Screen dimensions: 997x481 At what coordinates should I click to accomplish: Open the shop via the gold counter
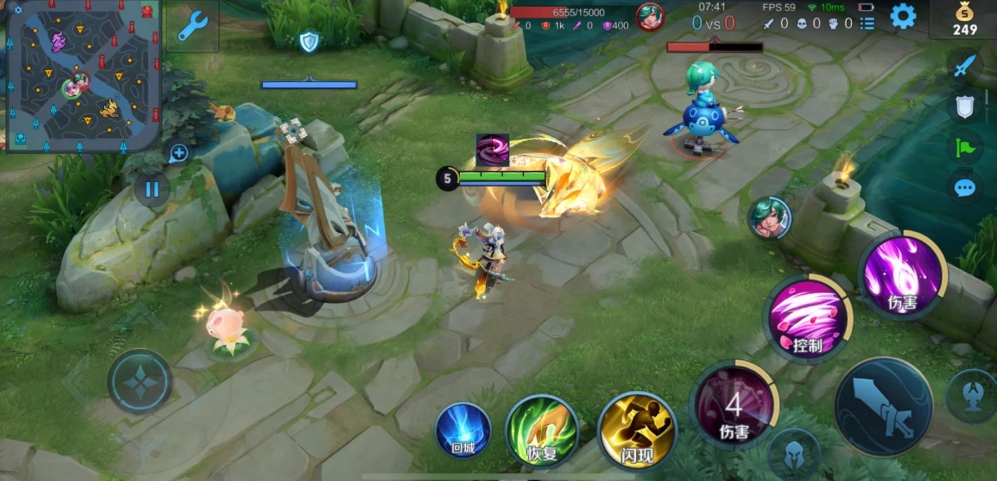(964, 20)
